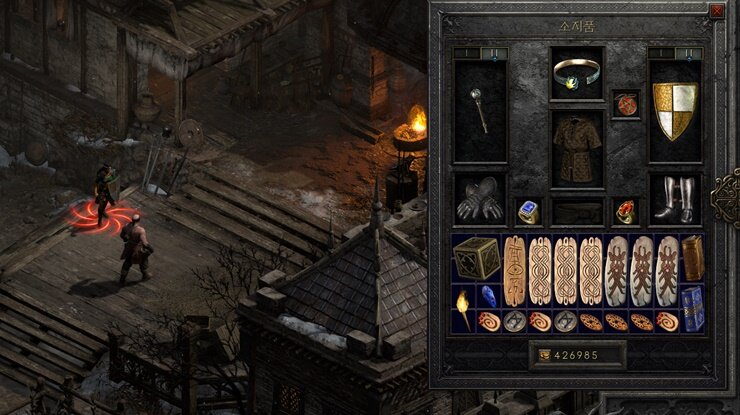740x415 pixels.
Task: Select the red ruby ring
Action: (626, 211)
